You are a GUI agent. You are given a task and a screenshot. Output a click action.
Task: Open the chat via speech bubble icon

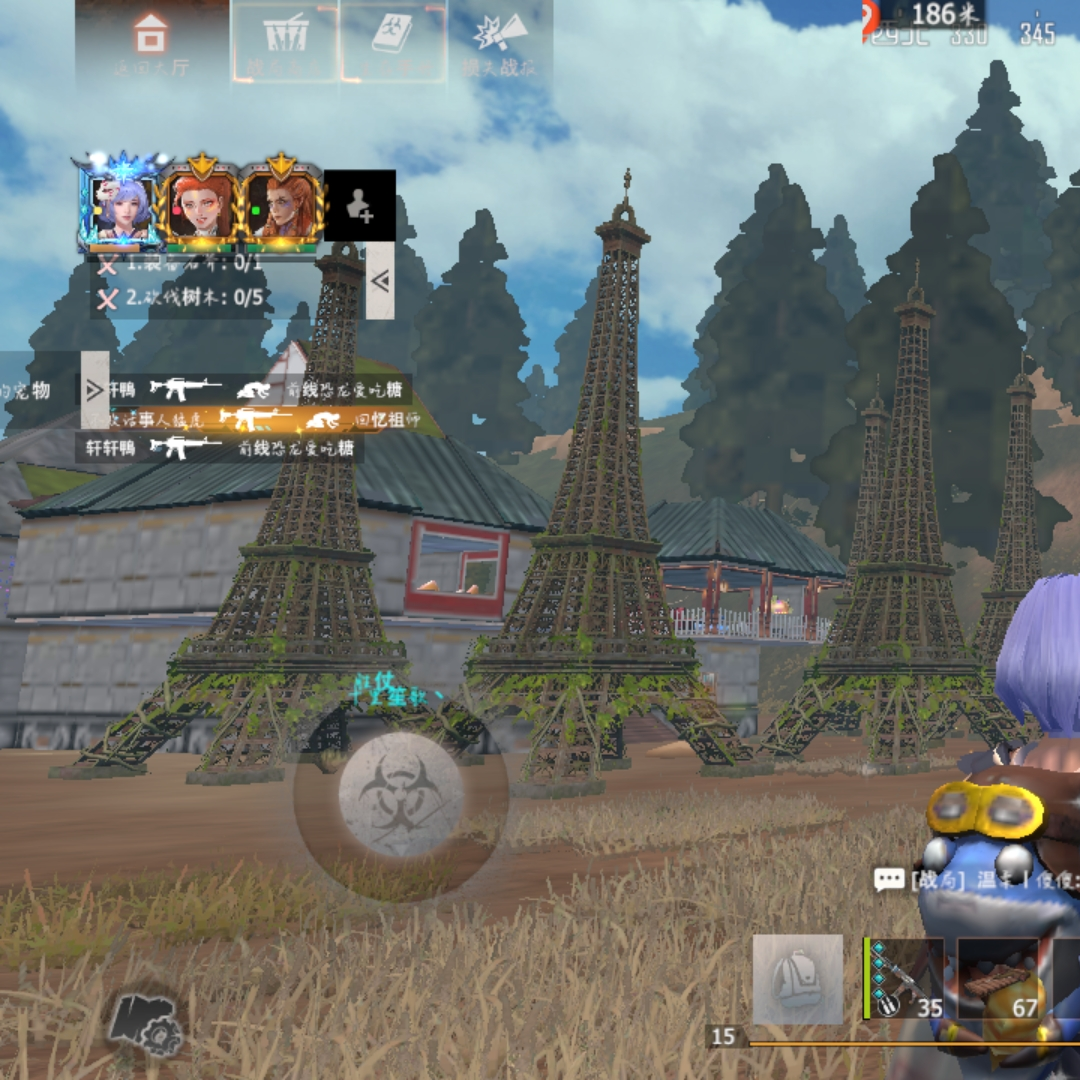889,879
